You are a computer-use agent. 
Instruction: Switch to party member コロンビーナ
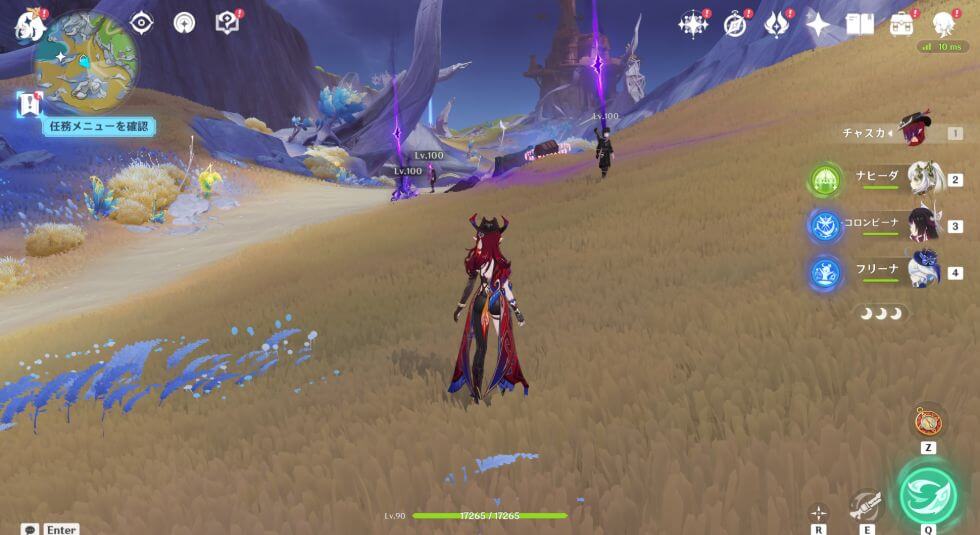click(x=925, y=225)
